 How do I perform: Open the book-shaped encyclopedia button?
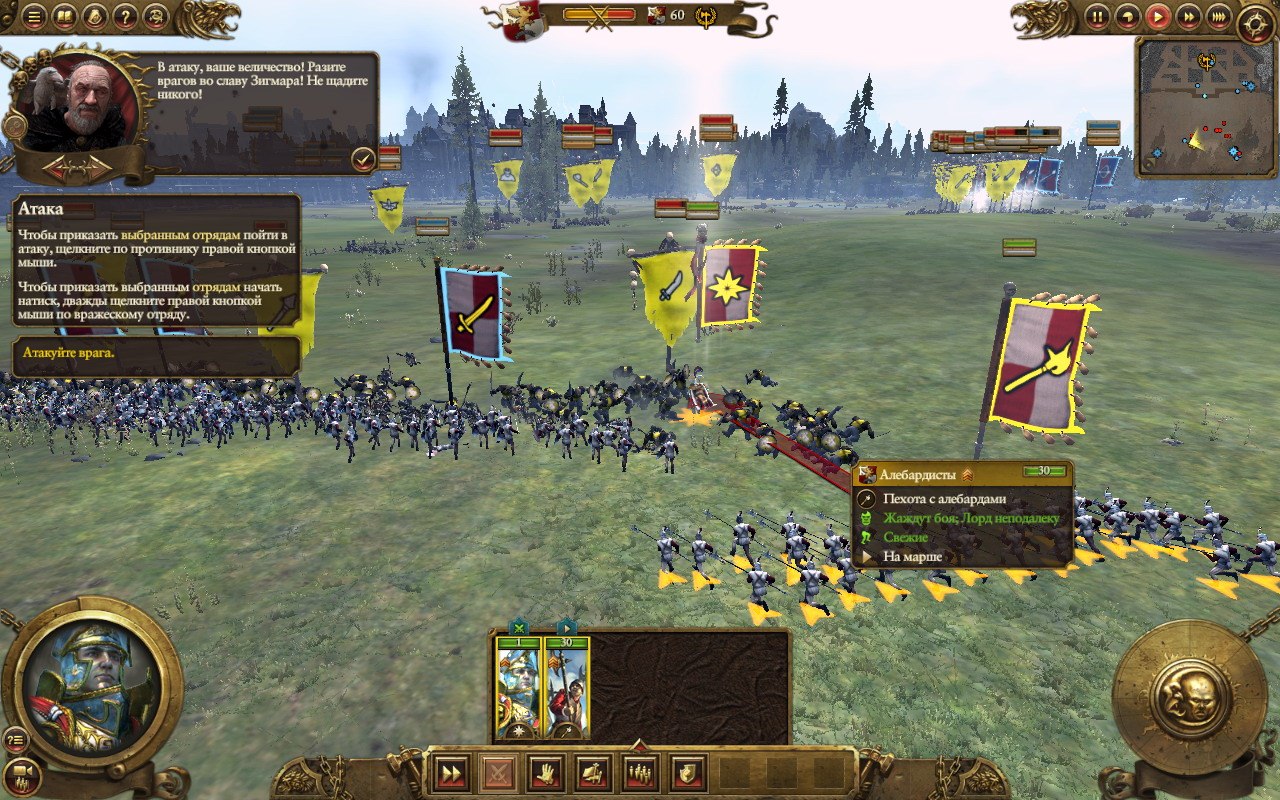point(64,16)
